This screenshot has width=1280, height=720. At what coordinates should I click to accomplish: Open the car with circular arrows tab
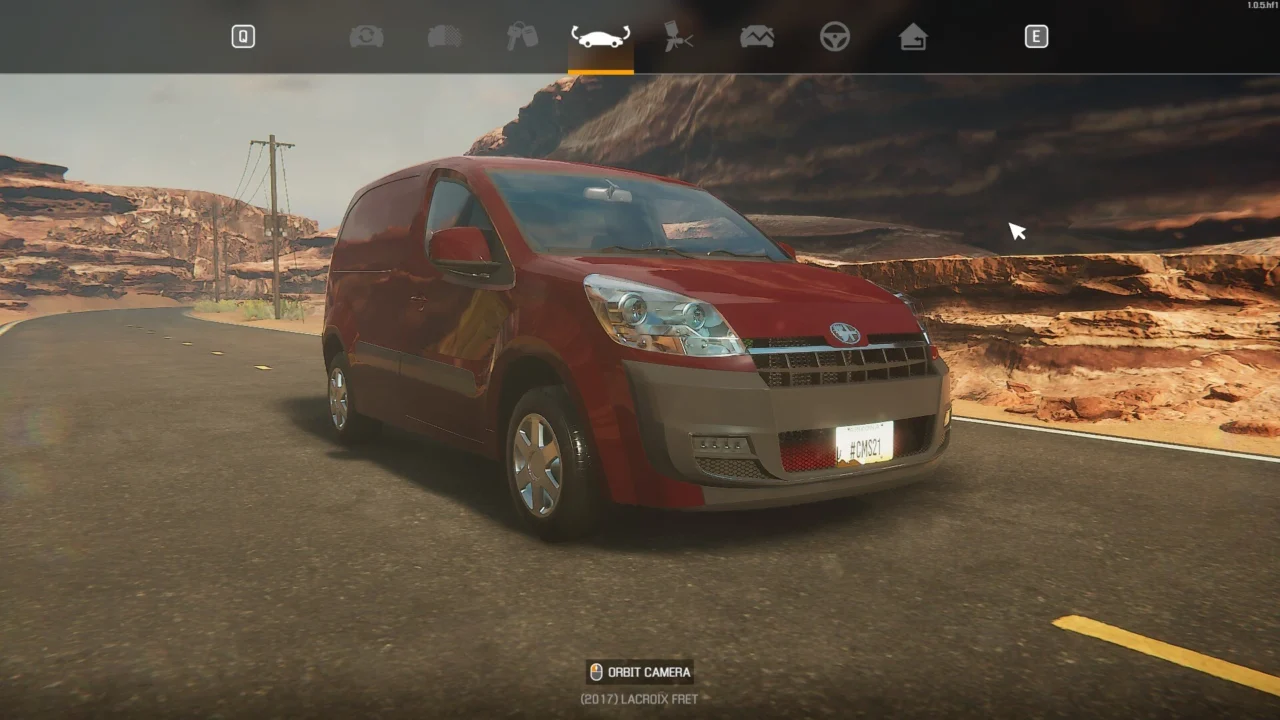[366, 37]
